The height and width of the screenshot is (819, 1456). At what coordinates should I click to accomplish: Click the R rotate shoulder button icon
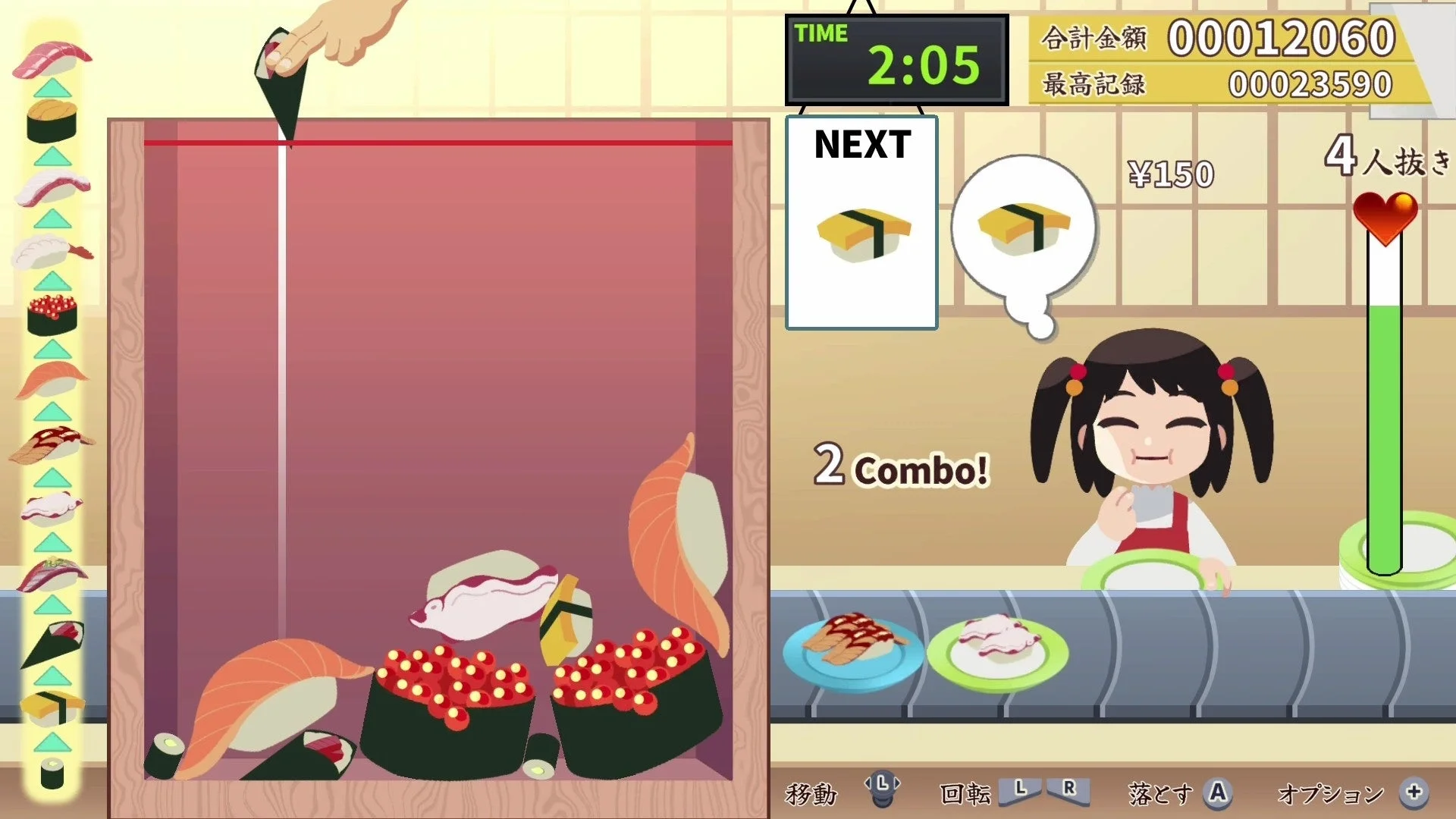[x=1068, y=790]
